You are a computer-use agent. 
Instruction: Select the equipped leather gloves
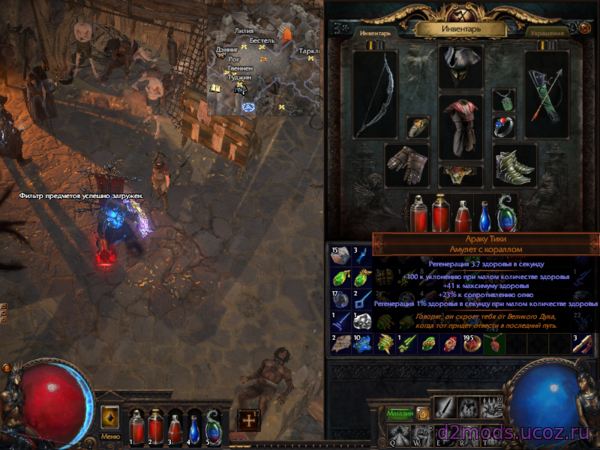tap(407, 164)
